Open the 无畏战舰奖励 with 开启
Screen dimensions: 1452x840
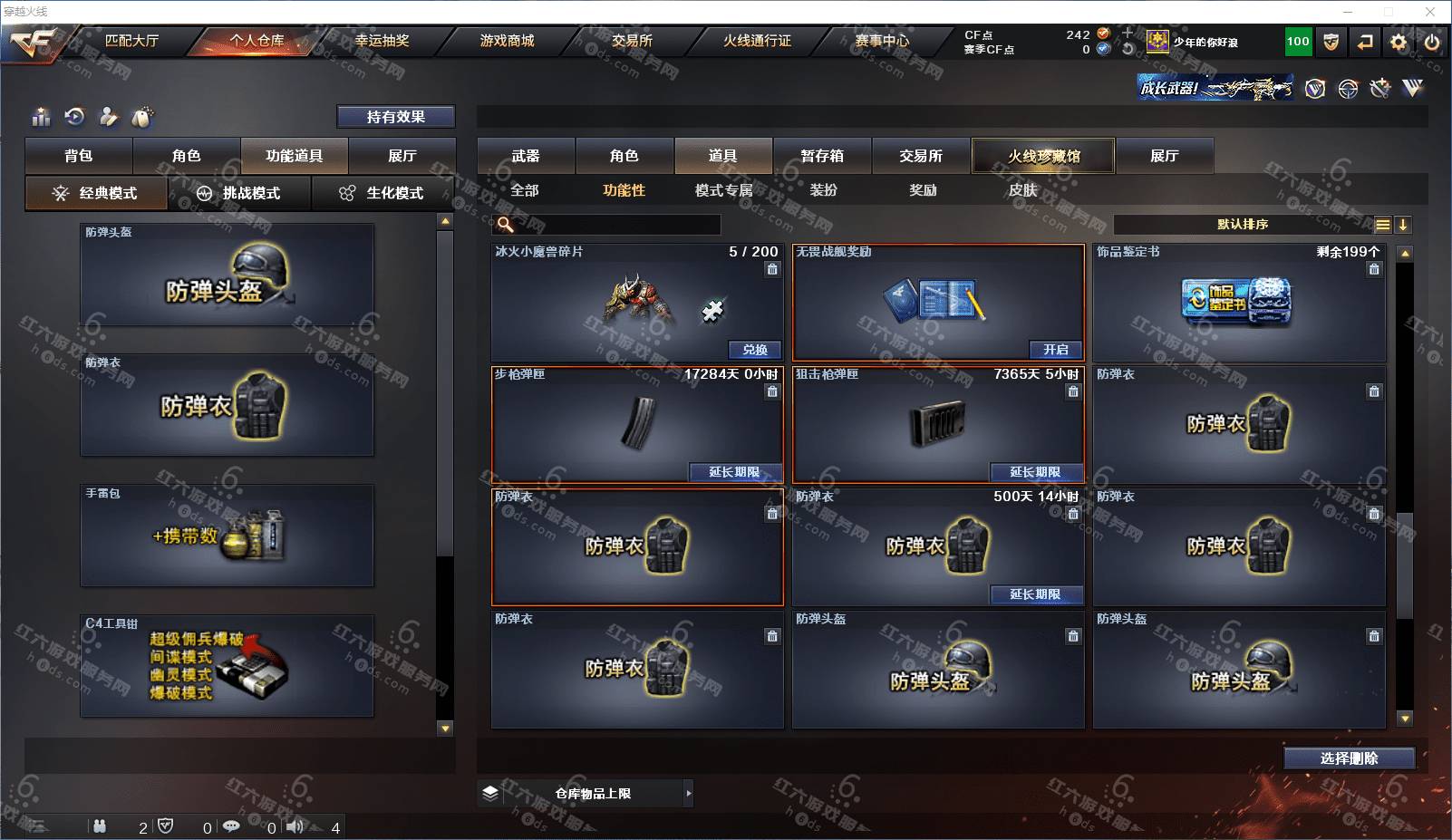point(1055,350)
